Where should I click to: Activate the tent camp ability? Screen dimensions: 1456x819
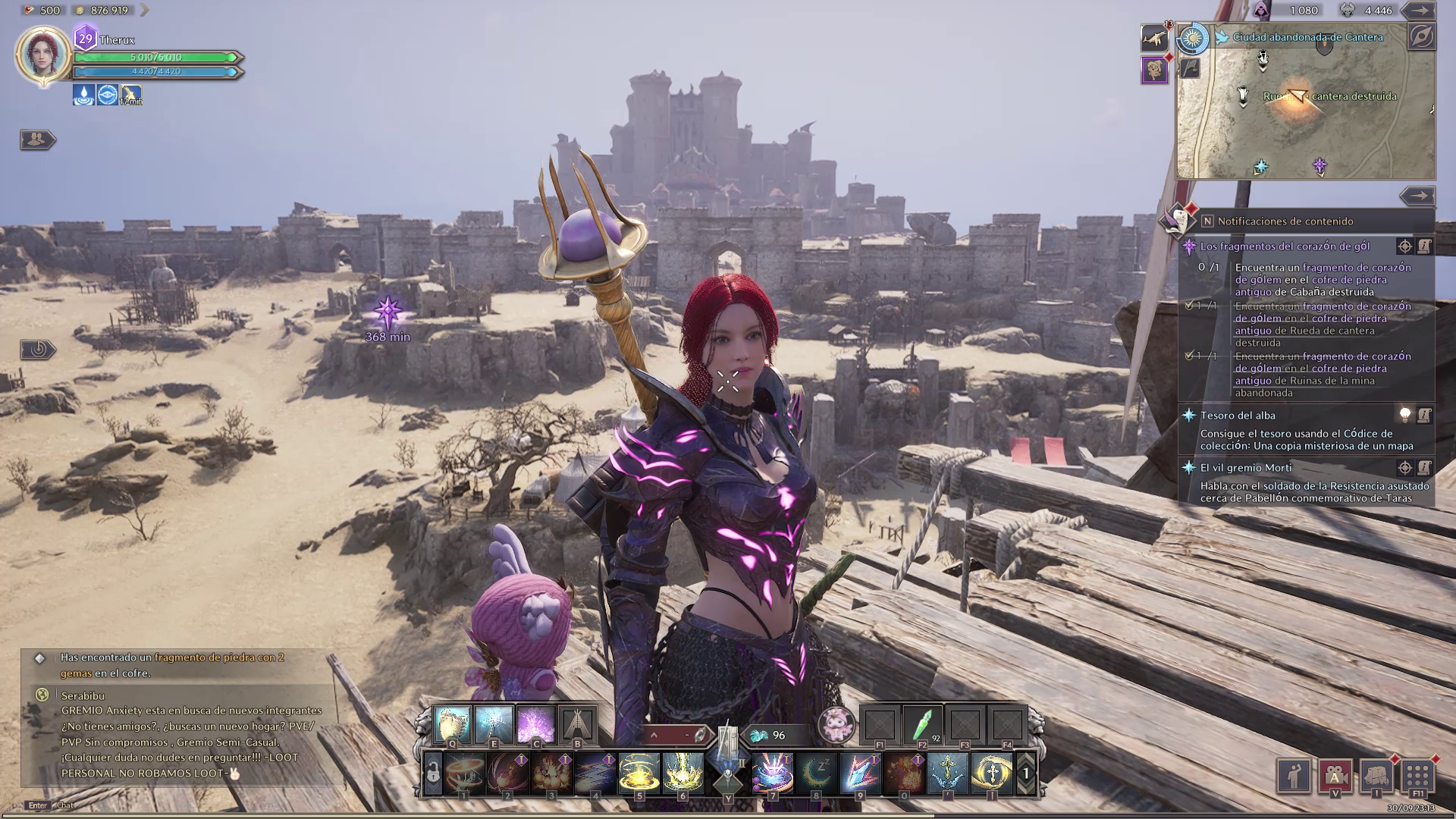pos(577,725)
